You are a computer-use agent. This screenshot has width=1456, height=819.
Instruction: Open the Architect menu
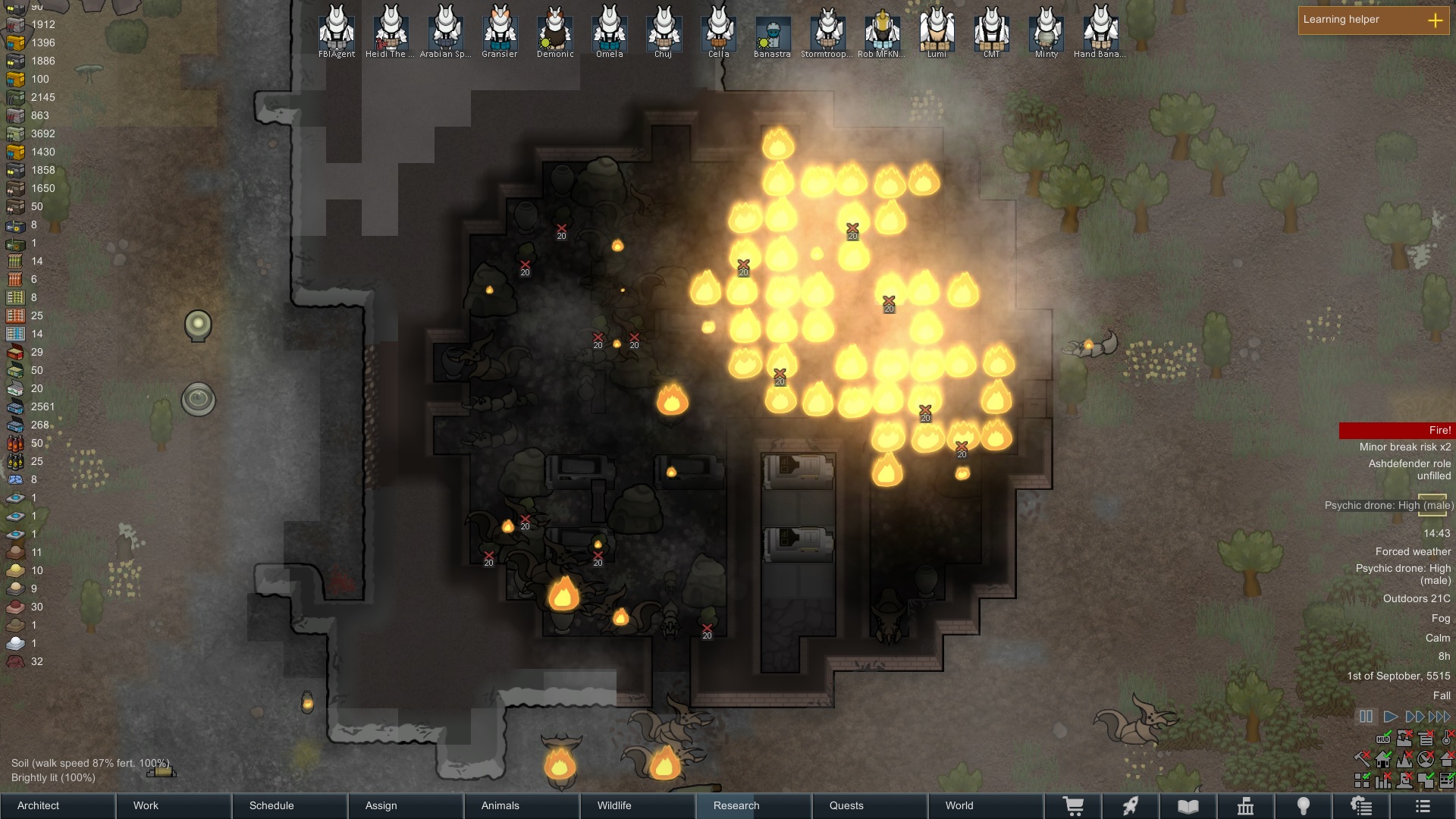pos(38,806)
